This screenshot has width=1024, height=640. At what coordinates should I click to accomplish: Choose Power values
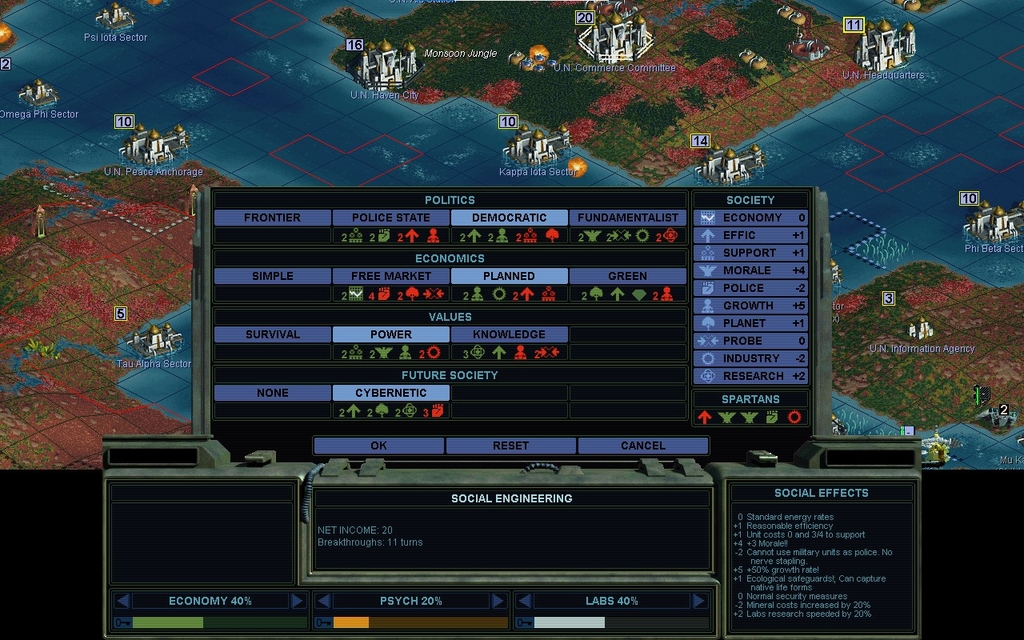pos(391,335)
